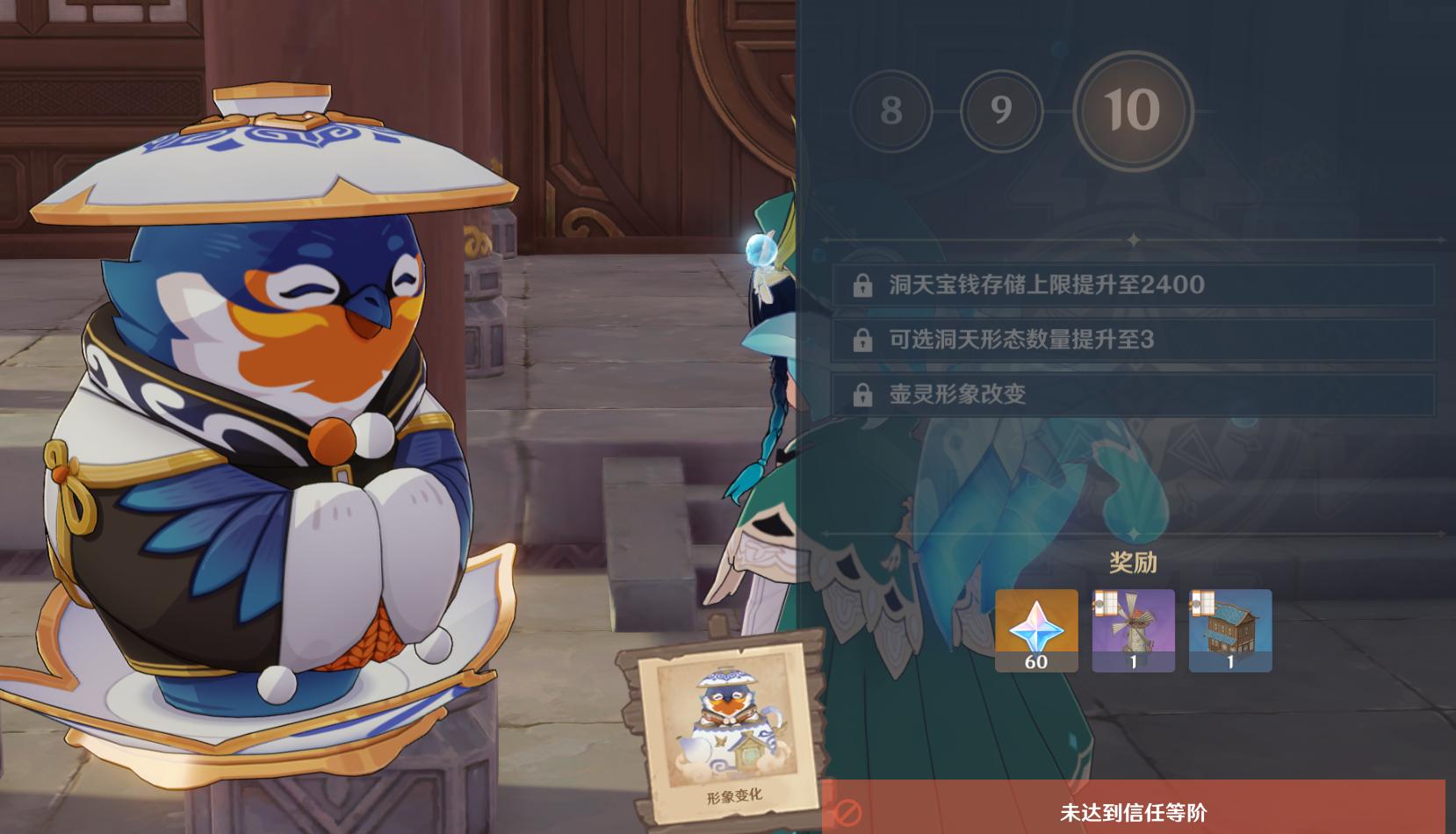Select the house furnishing blueprint reward

pos(1232,630)
